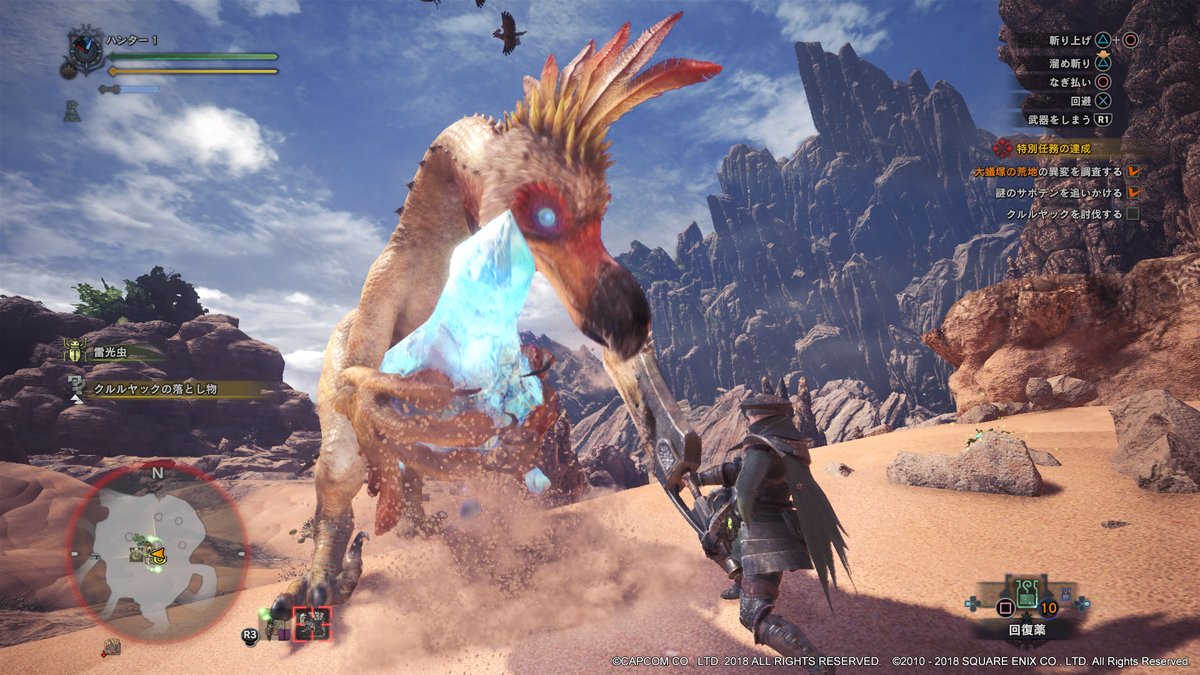
Task: Click the green status icon under the sharpness gauge
Action: [72, 112]
